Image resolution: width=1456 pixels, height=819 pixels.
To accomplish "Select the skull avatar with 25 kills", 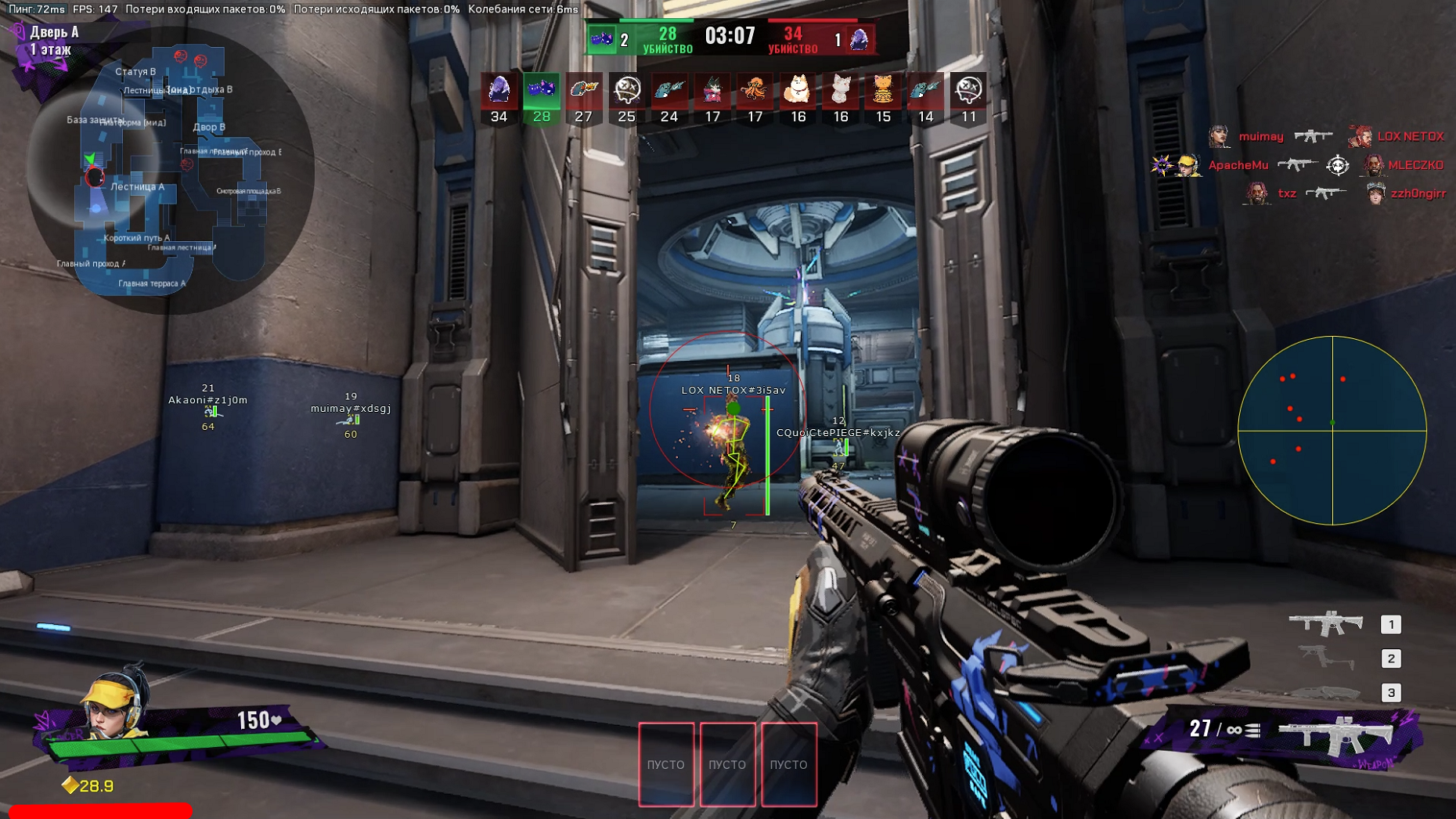I will 626,90.
